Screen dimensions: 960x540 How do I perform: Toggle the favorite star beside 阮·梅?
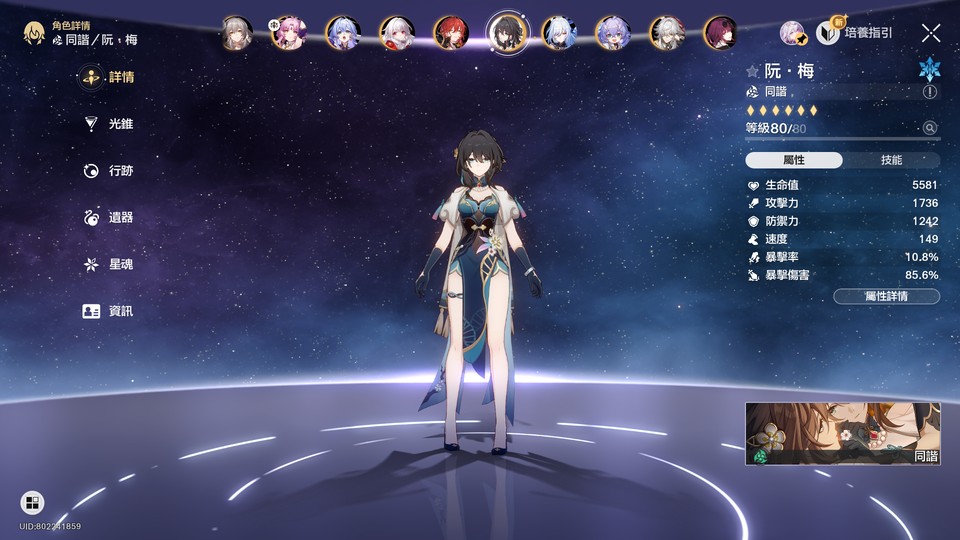click(x=753, y=72)
